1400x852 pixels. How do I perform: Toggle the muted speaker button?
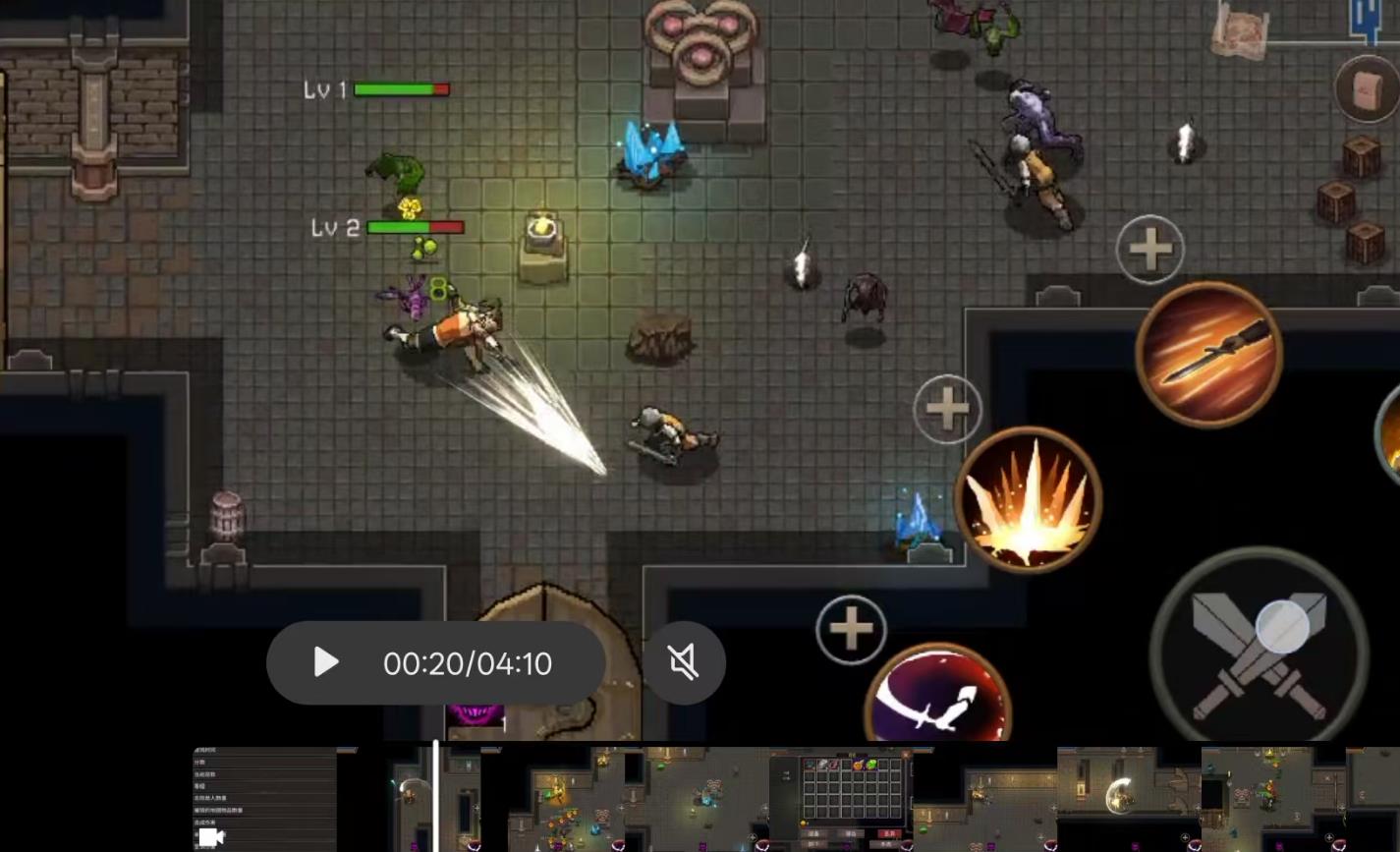tap(684, 663)
